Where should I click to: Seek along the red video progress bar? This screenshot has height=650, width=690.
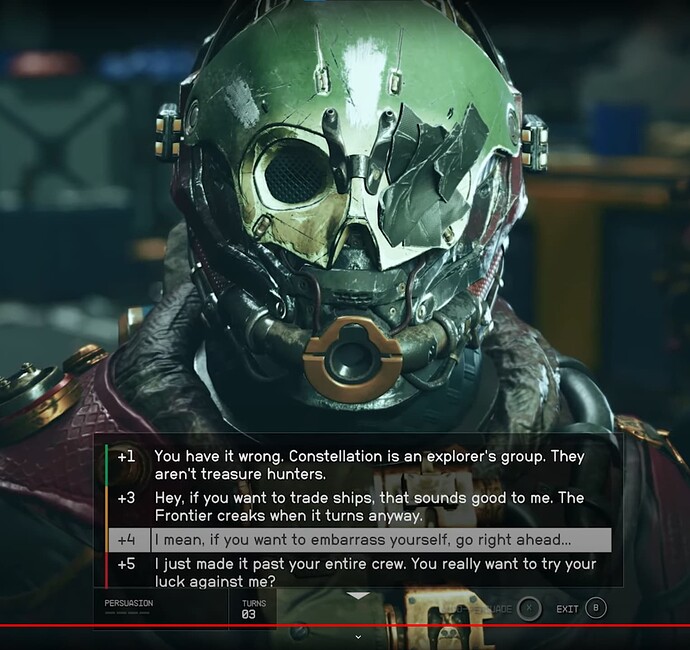click(345, 626)
